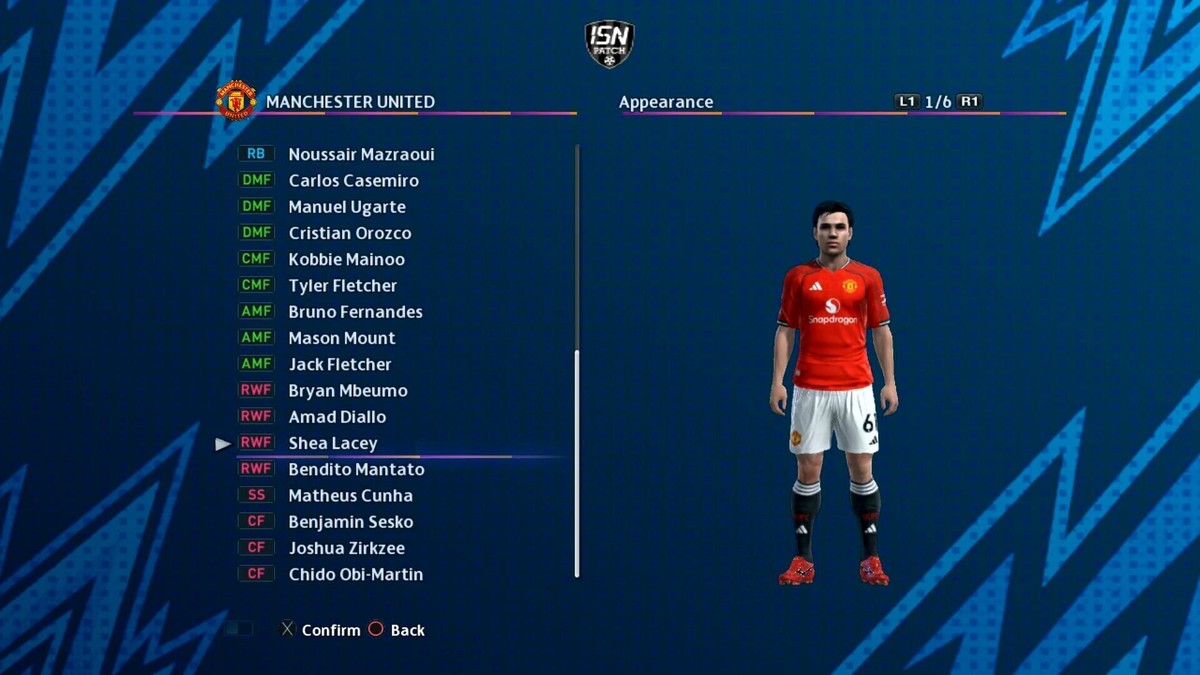Select the Mason Mount entry
Screen dimensions: 1200x675
341,338
